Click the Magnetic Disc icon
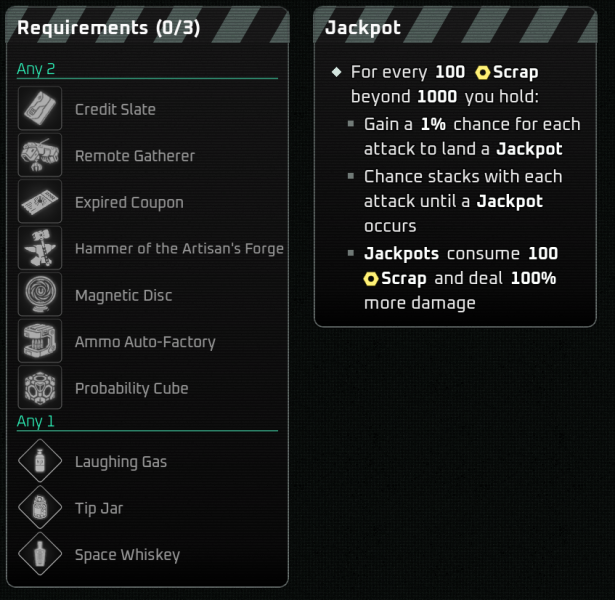Image resolution: width=615 pixels, height=600 pixels. click(40, 295)
